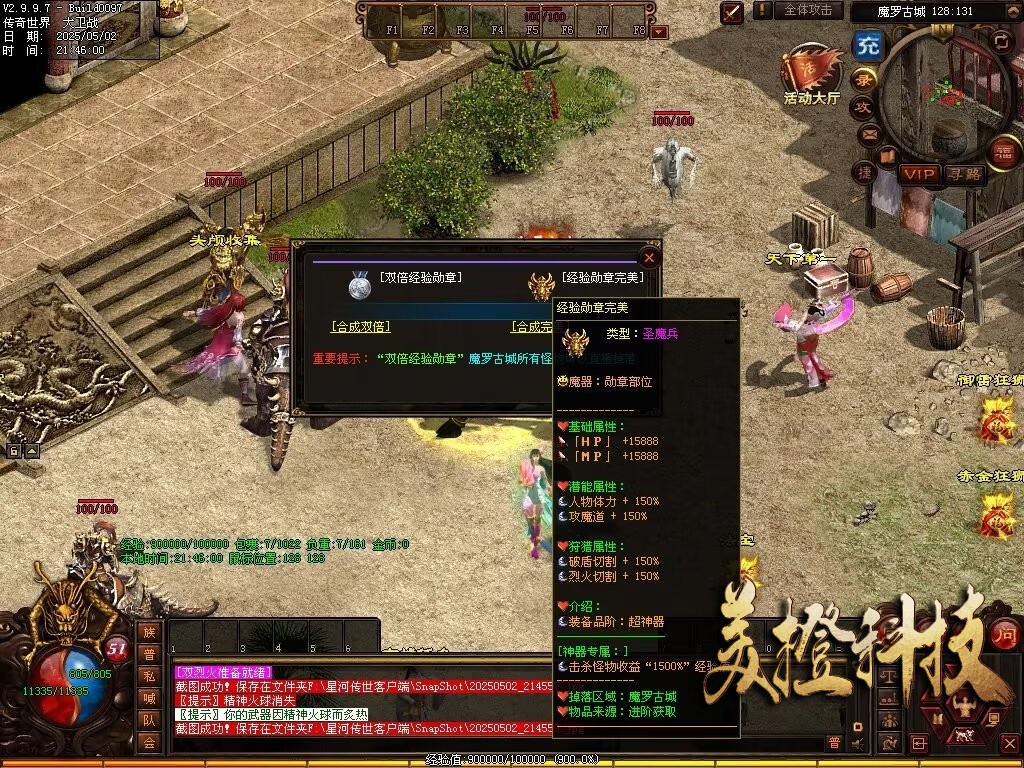Select the golden perfect experience medal icon
Viewport: 1024px width, 768px height.
click(542, 287)
